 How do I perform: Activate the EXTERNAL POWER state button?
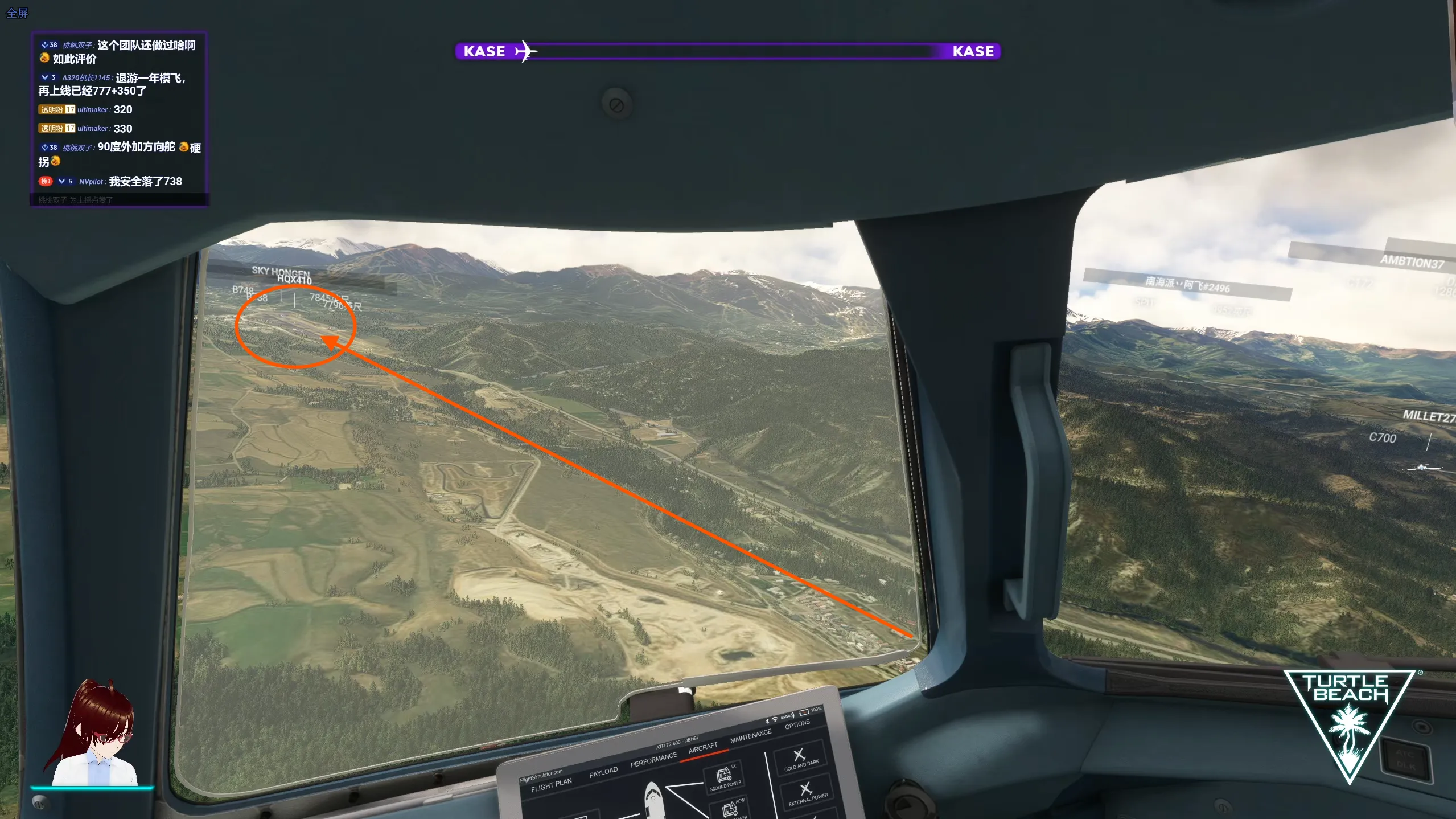tap(807, 793)
